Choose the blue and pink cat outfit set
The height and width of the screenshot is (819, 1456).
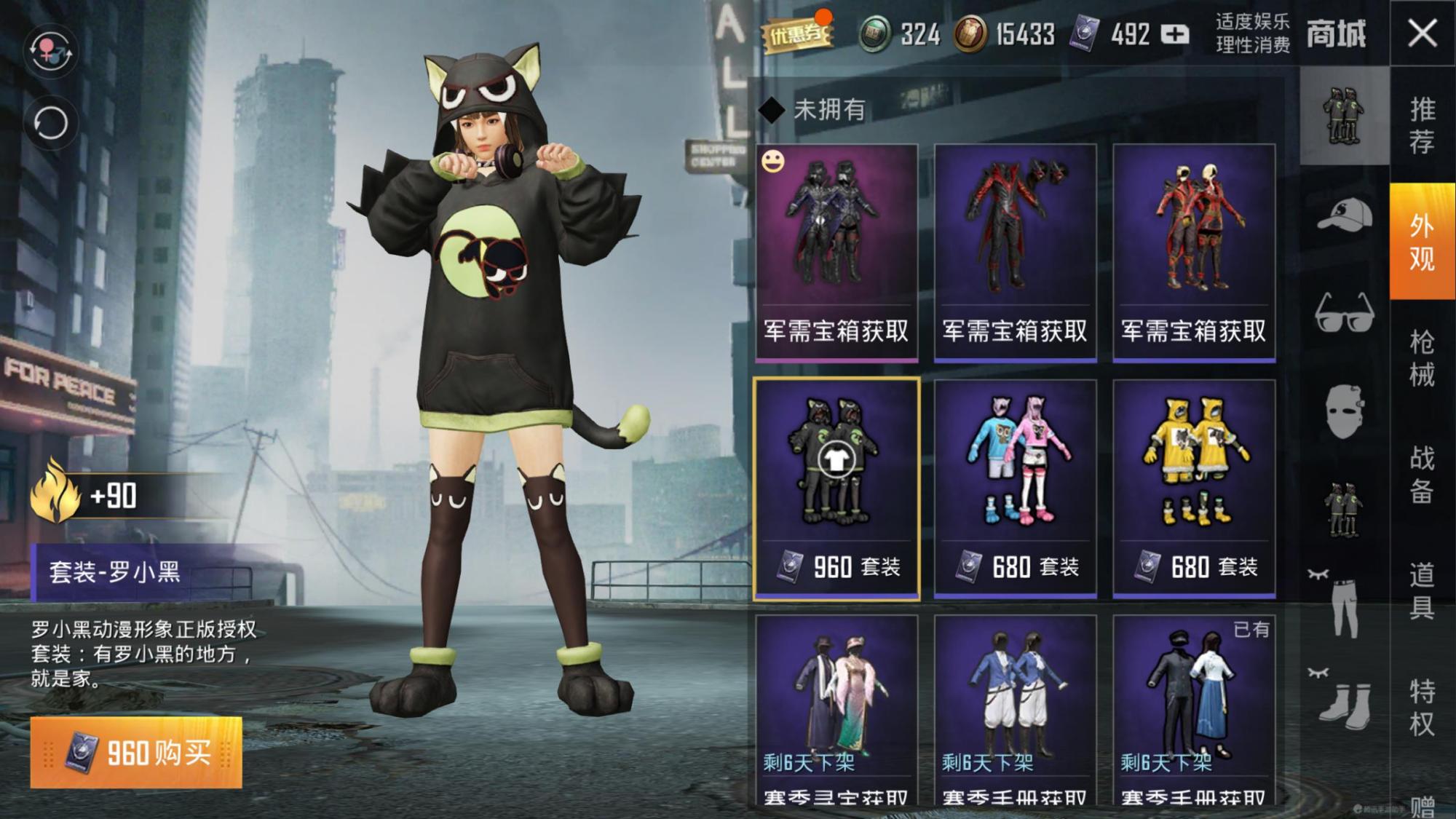(1015, 488)
